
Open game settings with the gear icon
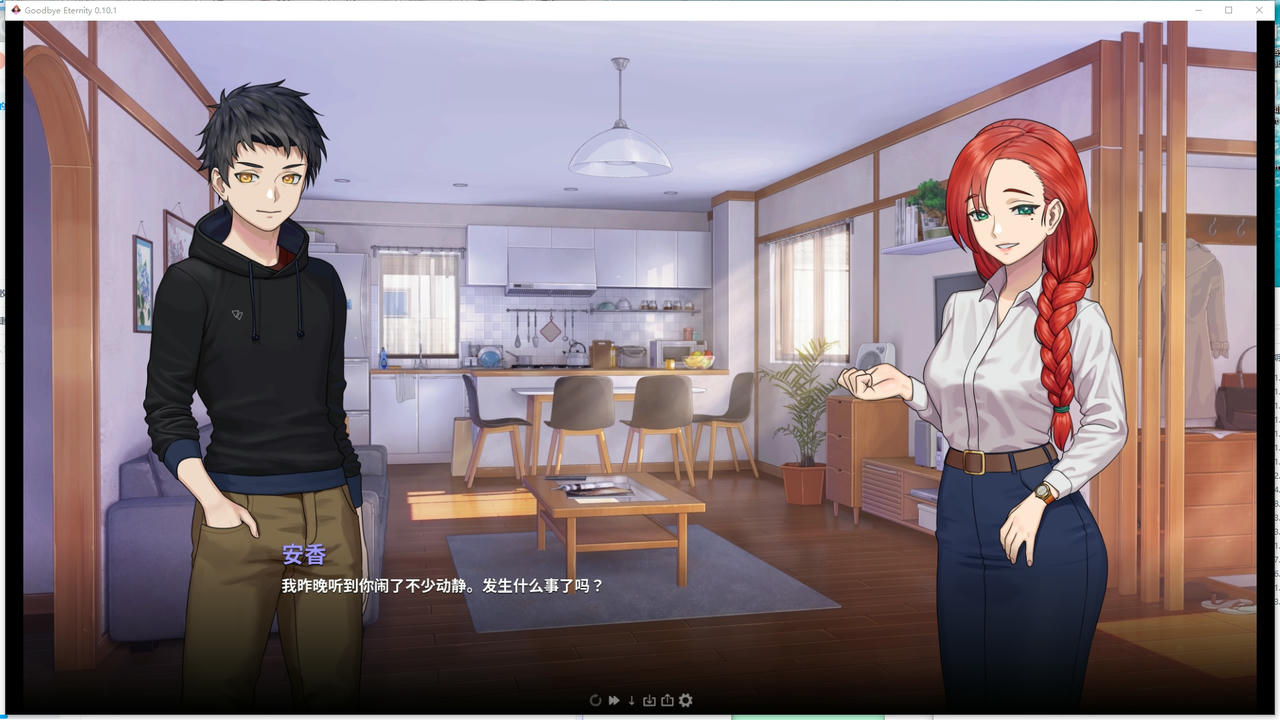686,700
